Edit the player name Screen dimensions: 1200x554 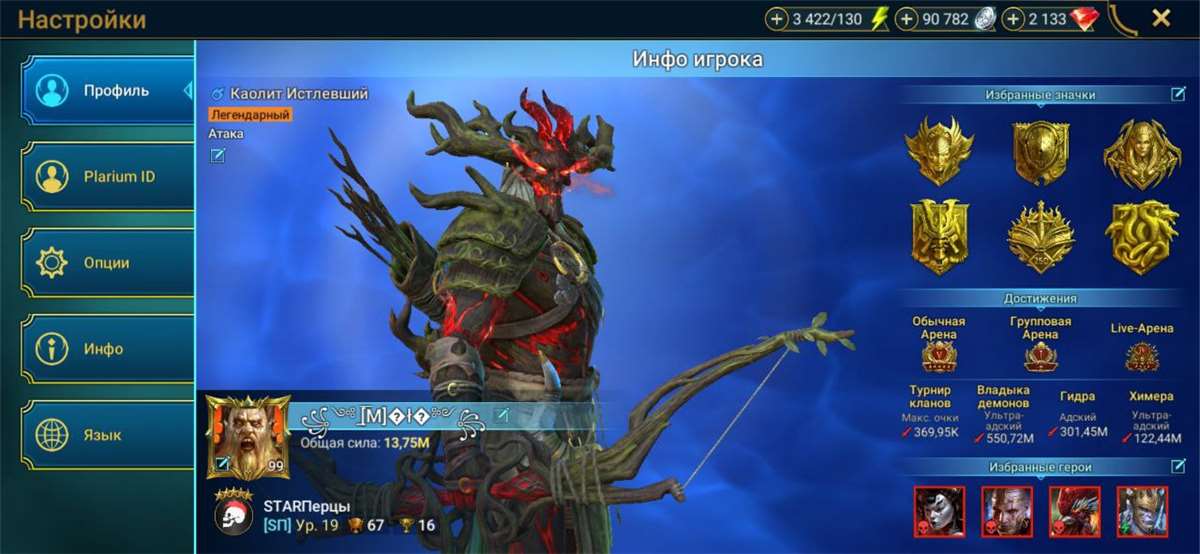click(502, 415)
